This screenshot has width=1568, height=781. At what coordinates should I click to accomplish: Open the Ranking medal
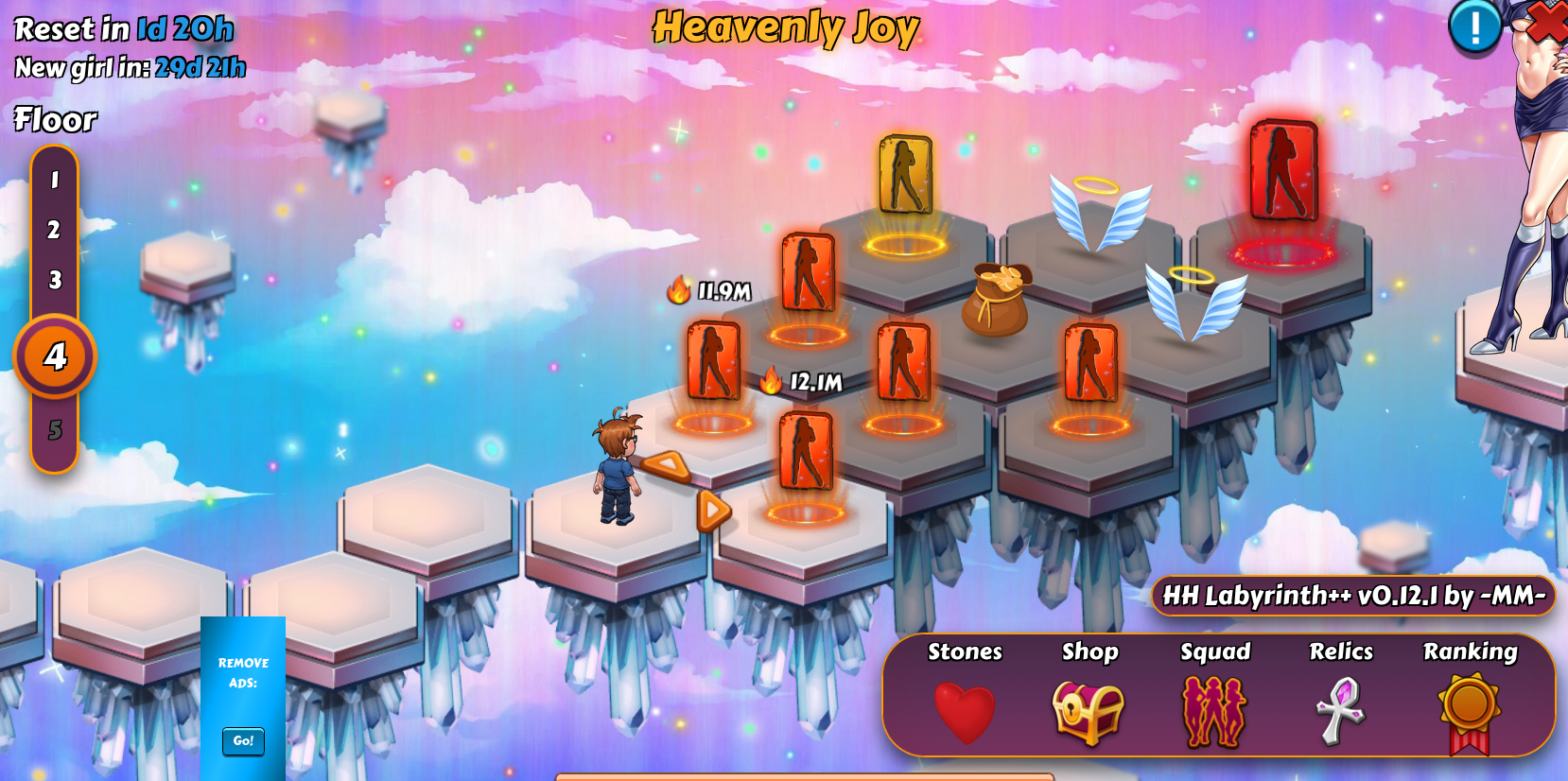[x=1469, y=711]
